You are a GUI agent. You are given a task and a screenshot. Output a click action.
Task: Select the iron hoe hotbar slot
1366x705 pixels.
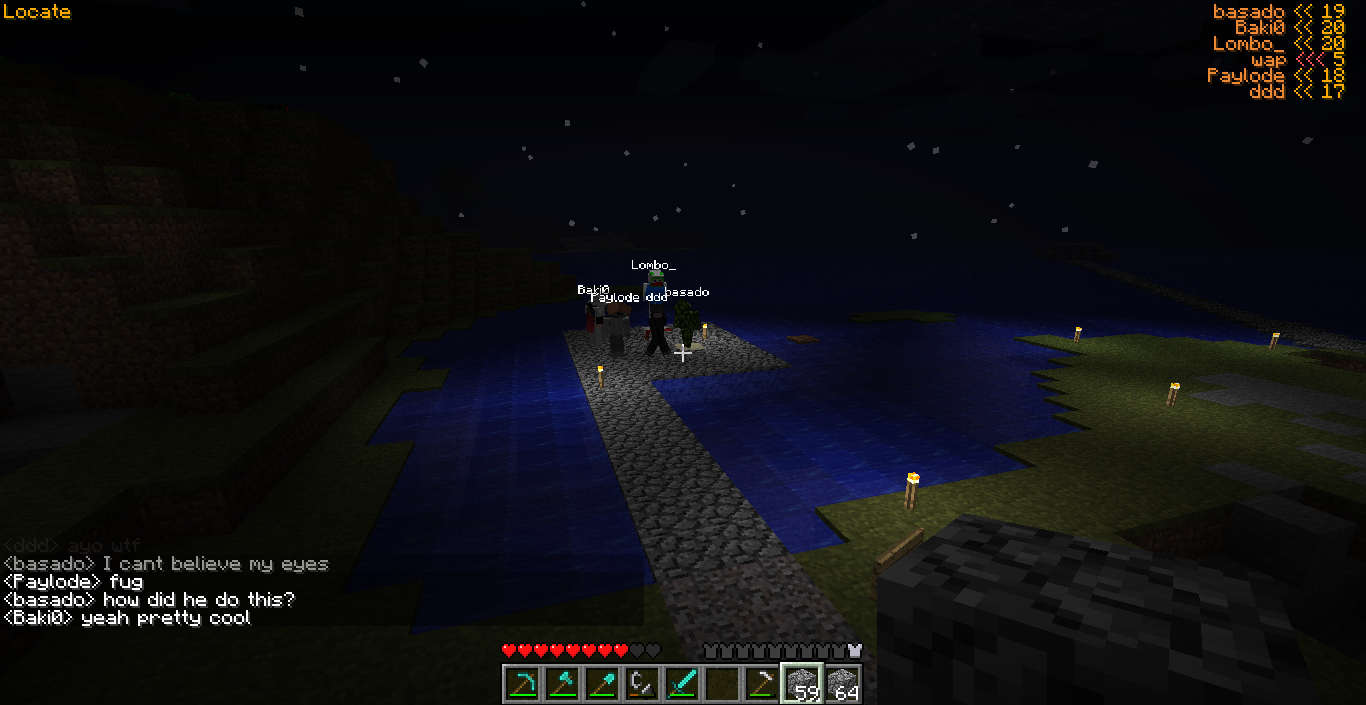[762, 684]
